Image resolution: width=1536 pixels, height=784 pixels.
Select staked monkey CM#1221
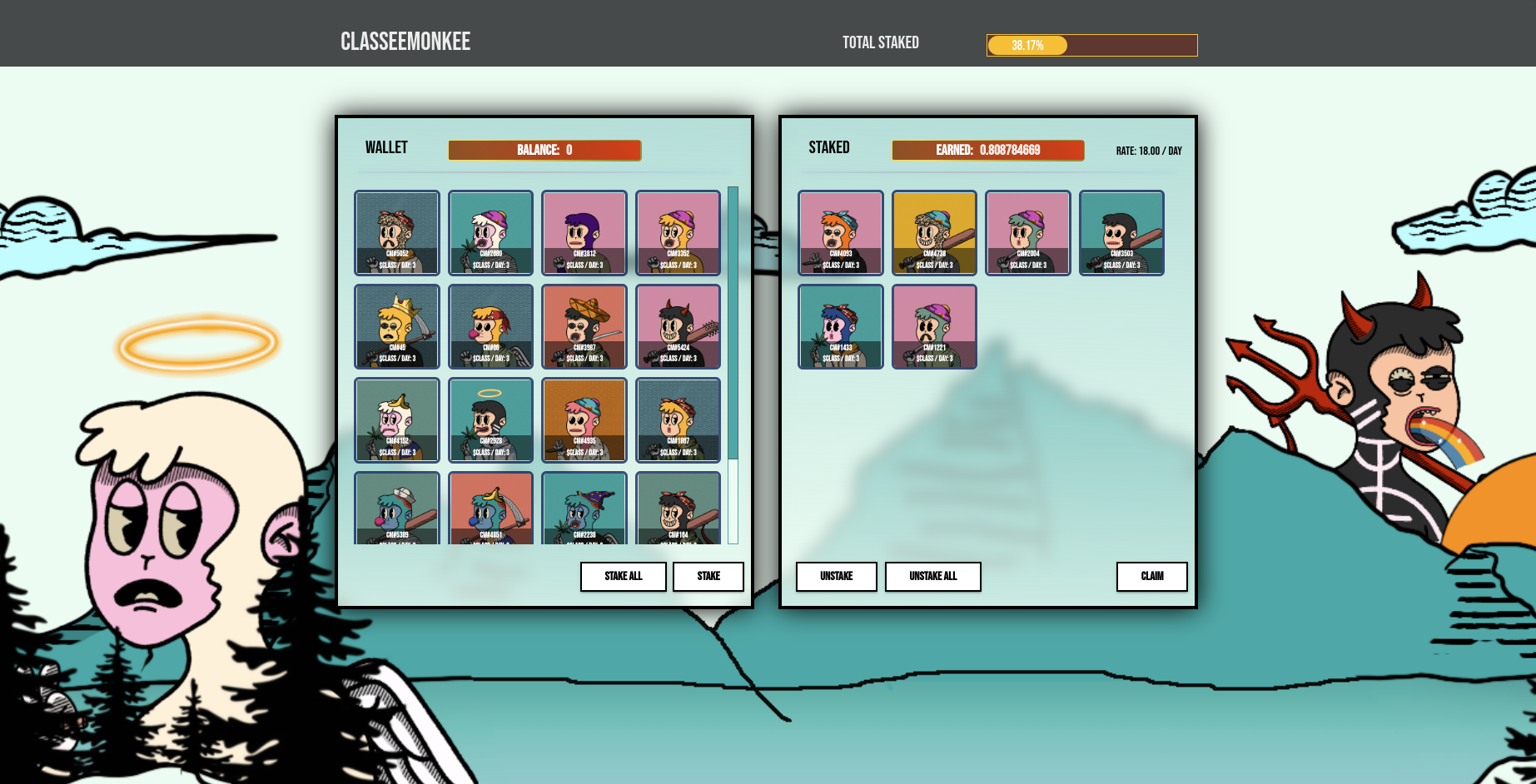934,326
